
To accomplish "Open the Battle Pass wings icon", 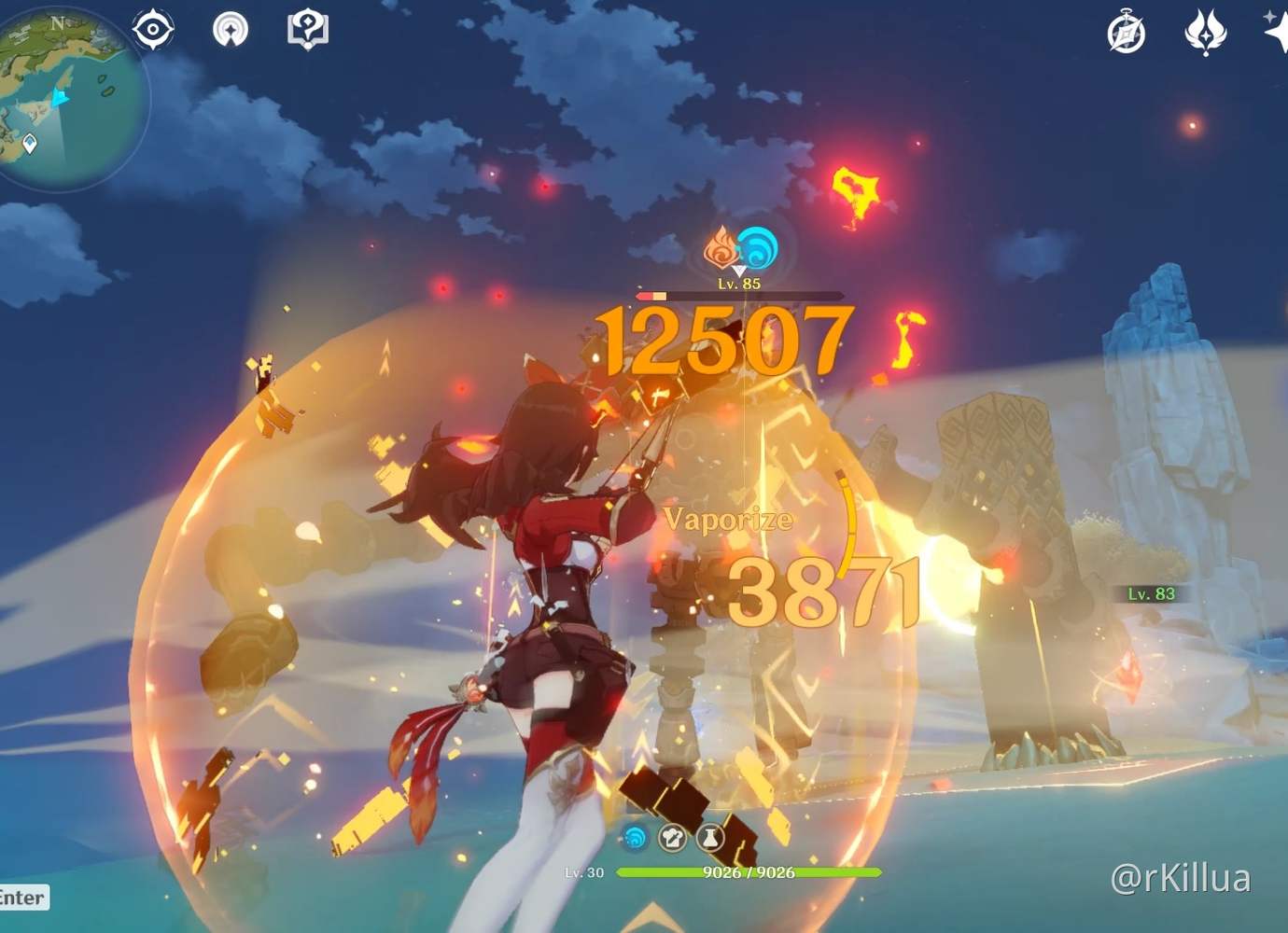I will coord(1206,34).
